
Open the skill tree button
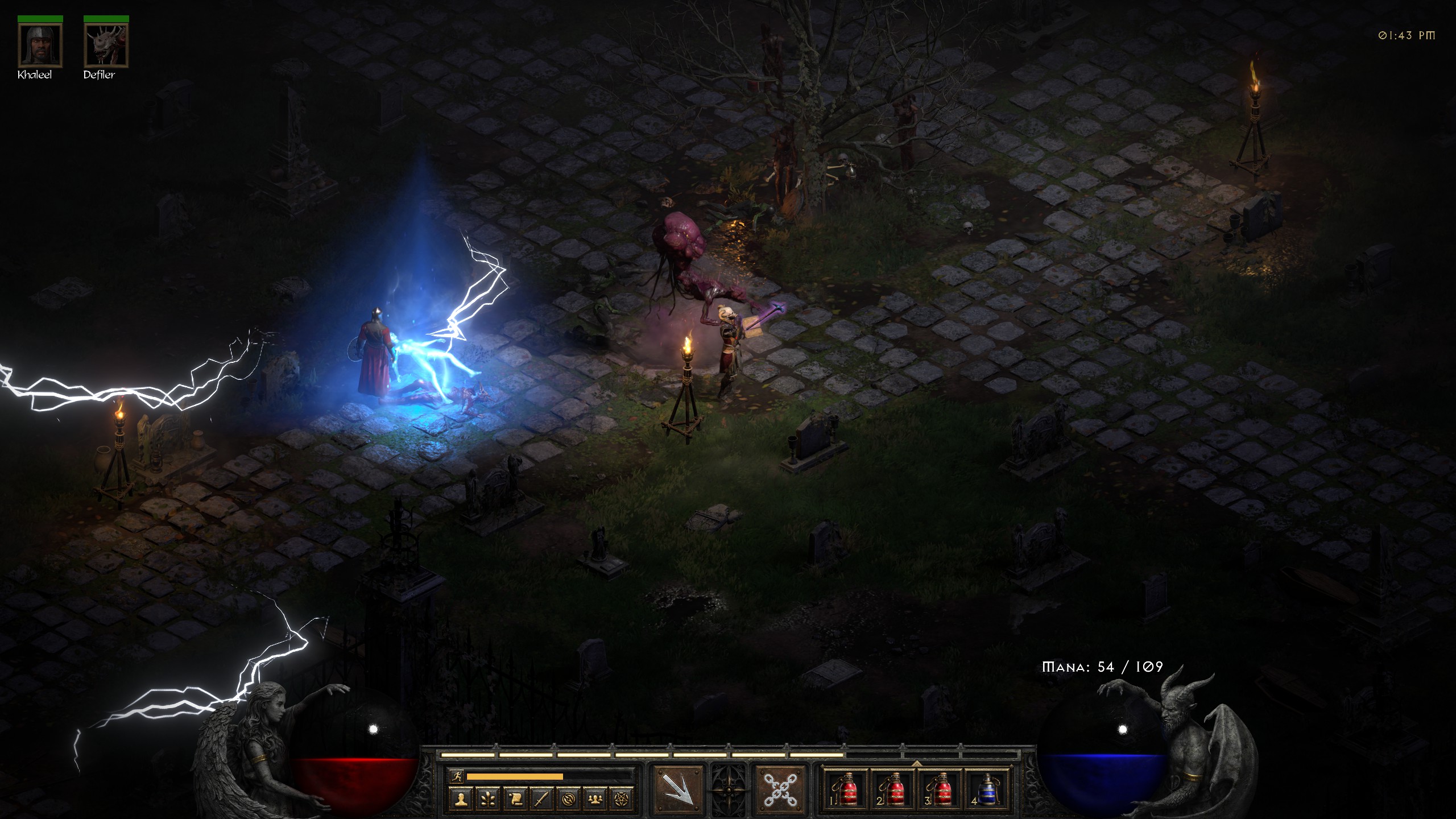488,799
